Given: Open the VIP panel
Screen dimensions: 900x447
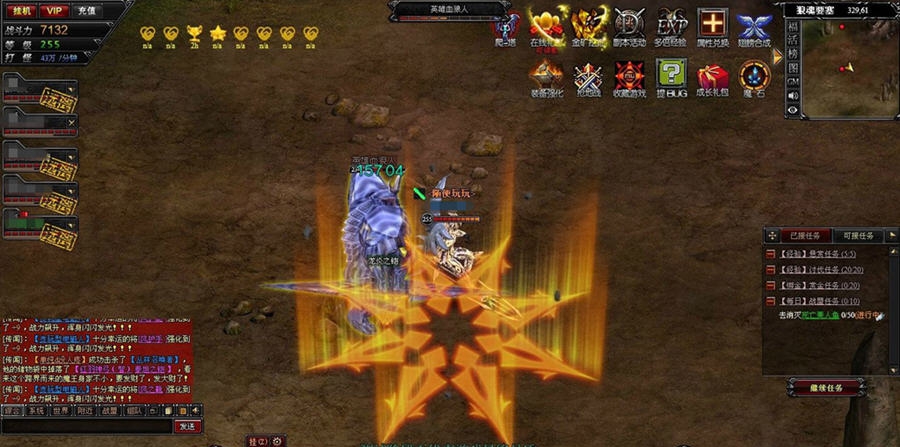Looking at the screenshot, I should point(54,11).
